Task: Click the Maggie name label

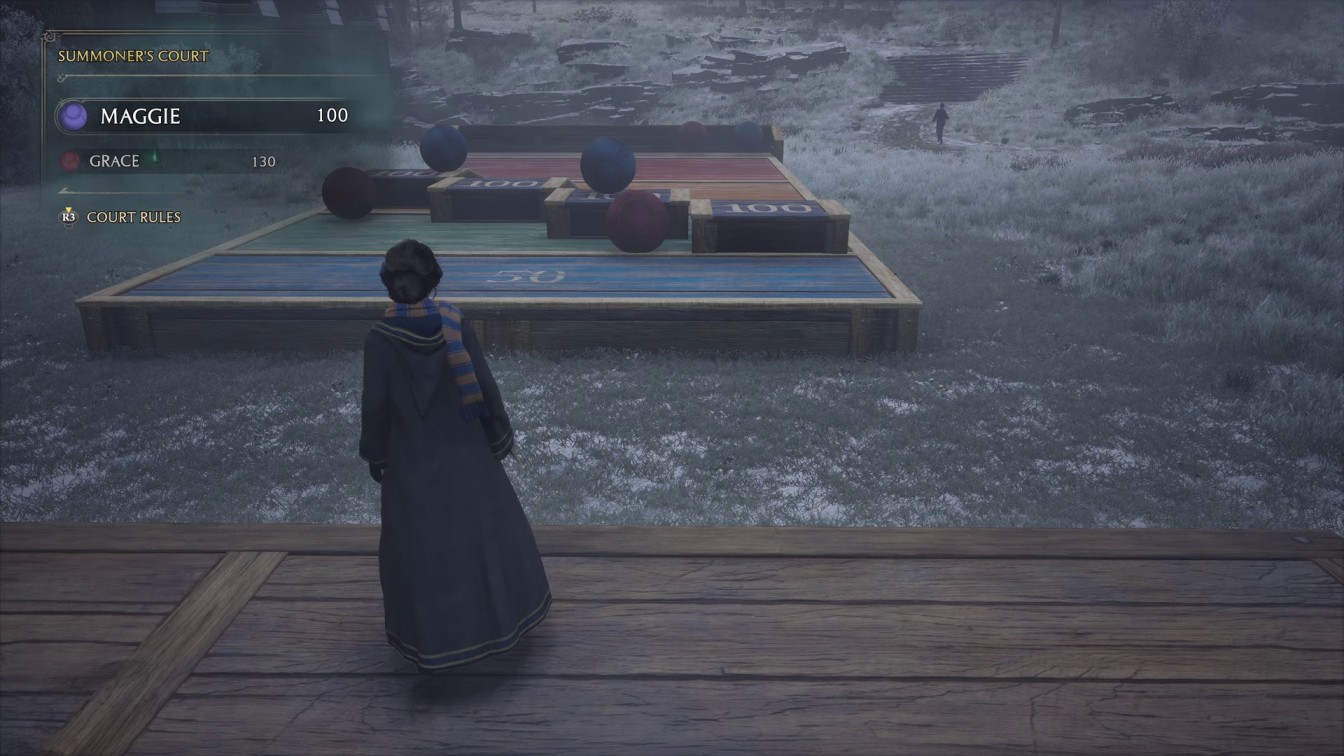Action: point(140,115)
